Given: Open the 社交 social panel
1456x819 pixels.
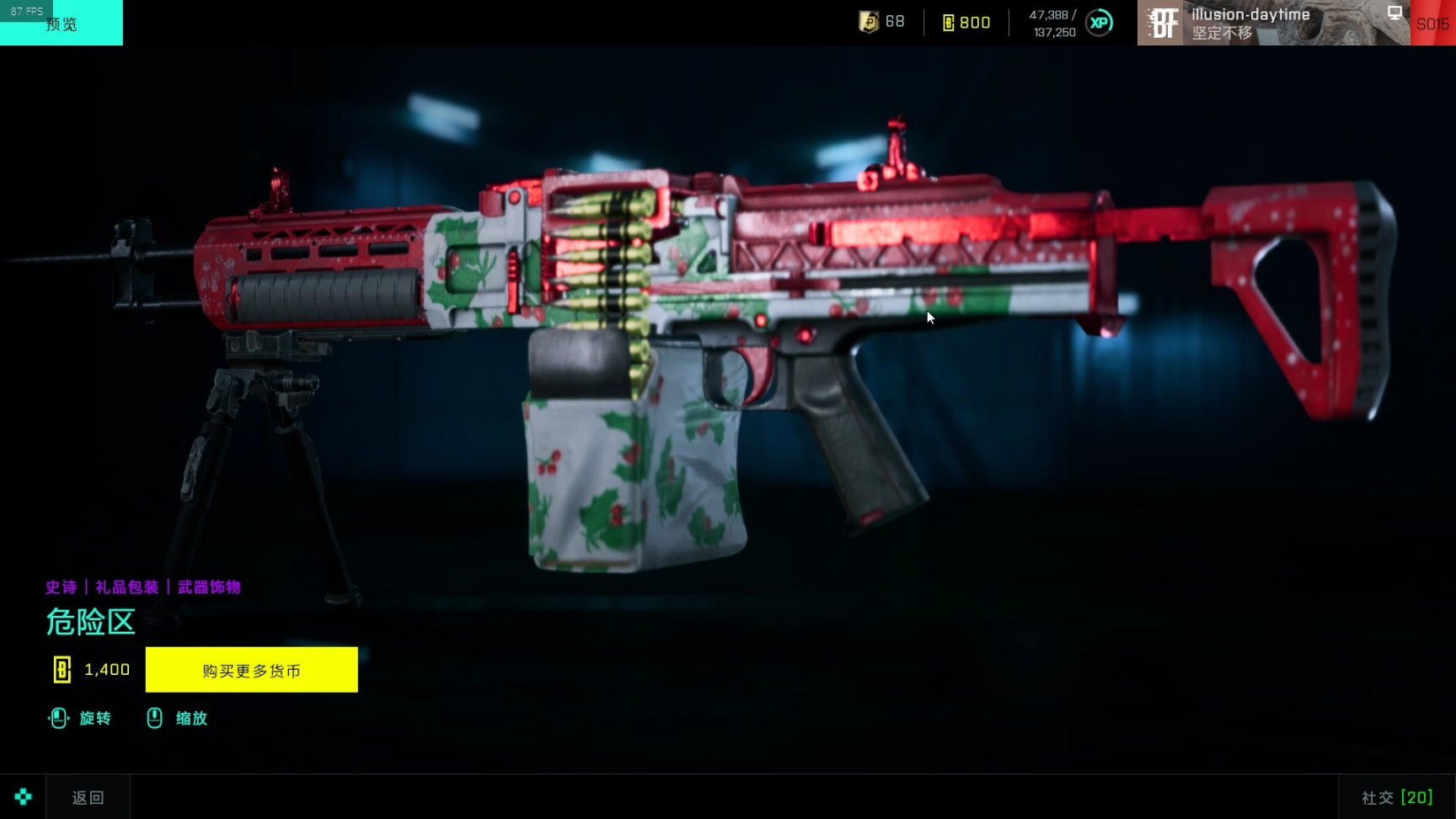Looking at the screenshot, I should click(1396, 797).
